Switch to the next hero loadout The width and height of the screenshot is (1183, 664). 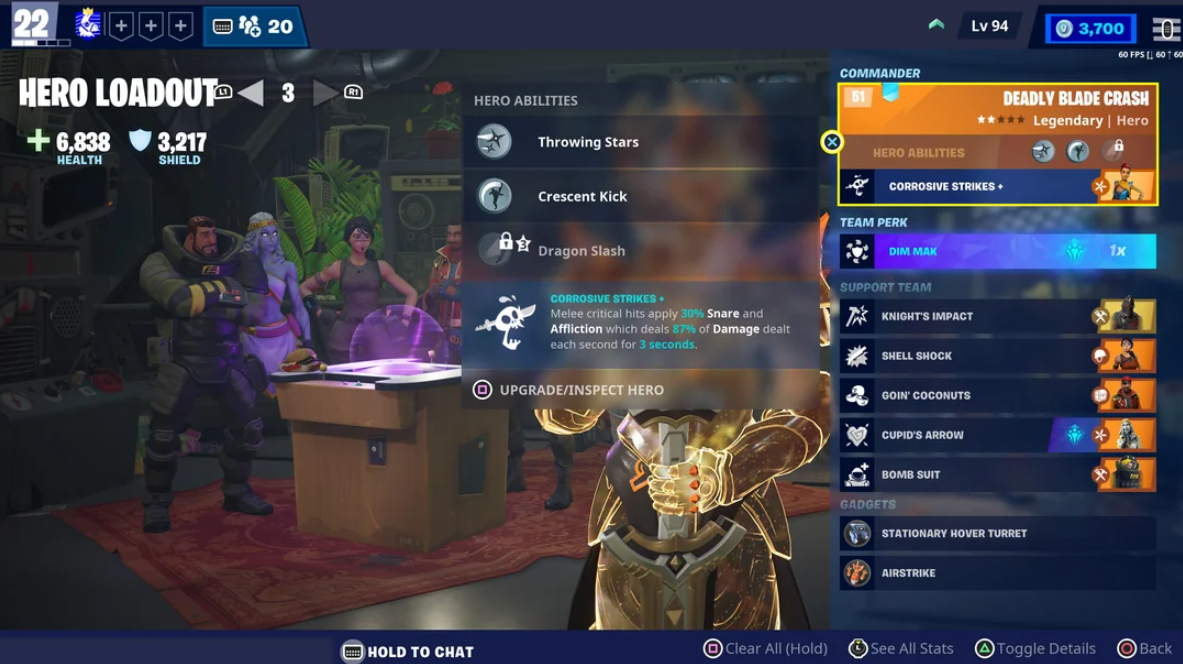tap(325, 93)
